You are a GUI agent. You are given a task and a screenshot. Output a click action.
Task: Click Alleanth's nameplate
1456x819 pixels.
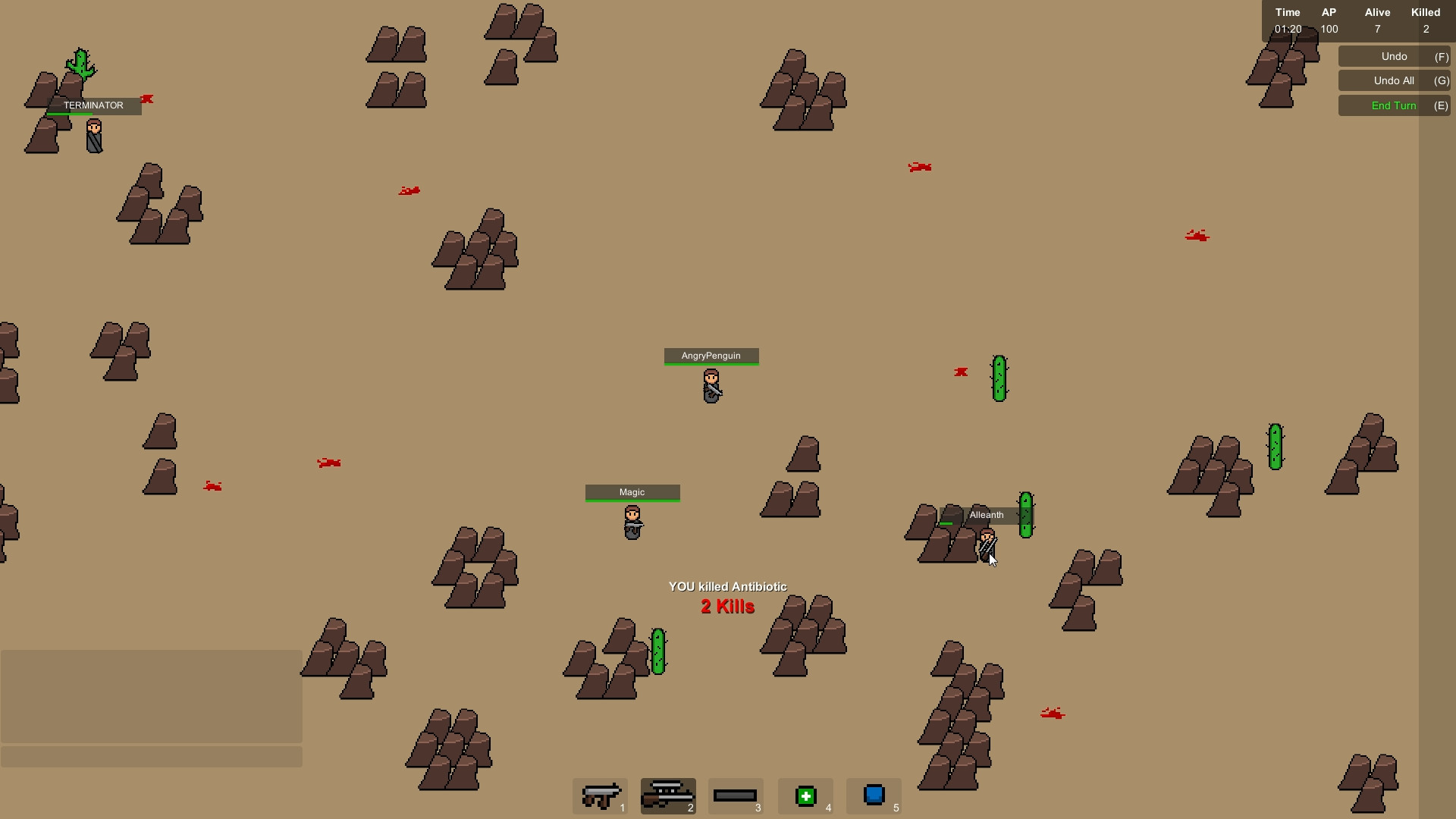(x=986, y=515)
